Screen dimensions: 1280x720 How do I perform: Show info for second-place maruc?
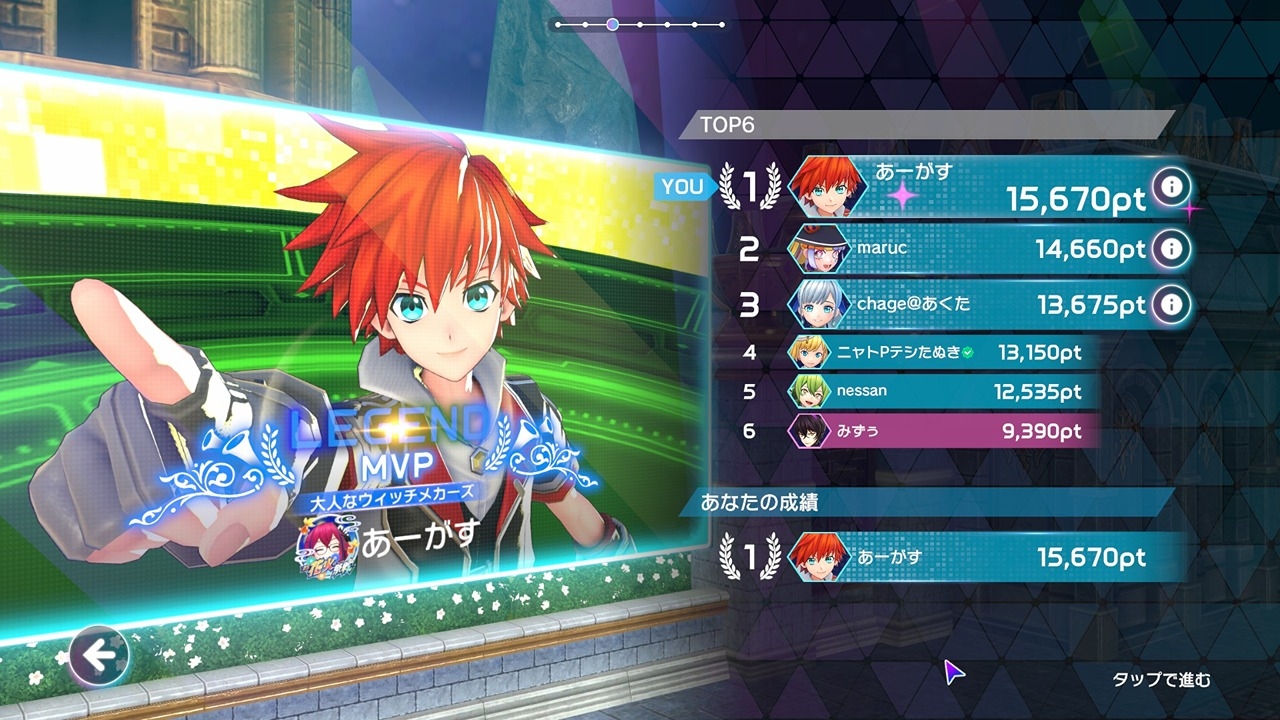pyautogui.click(x=1172, y=248)
